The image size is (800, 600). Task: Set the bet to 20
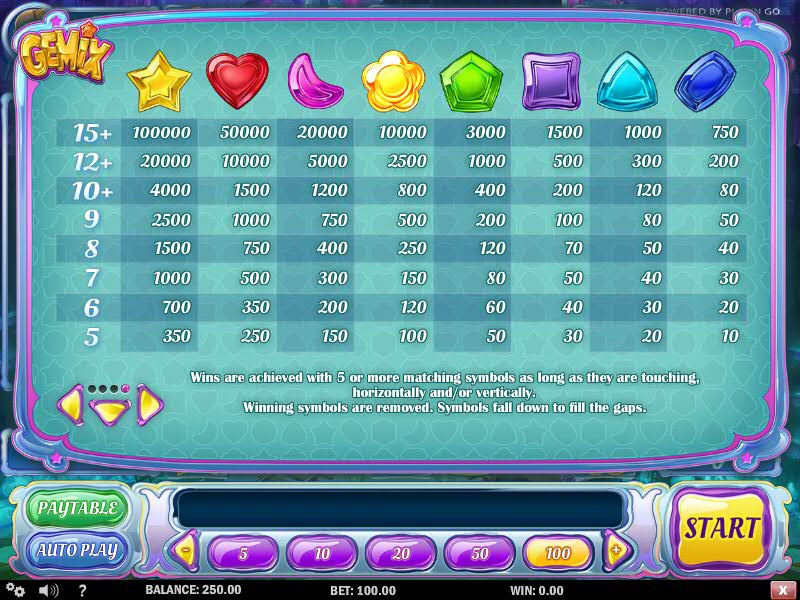(x=401, y=552)
